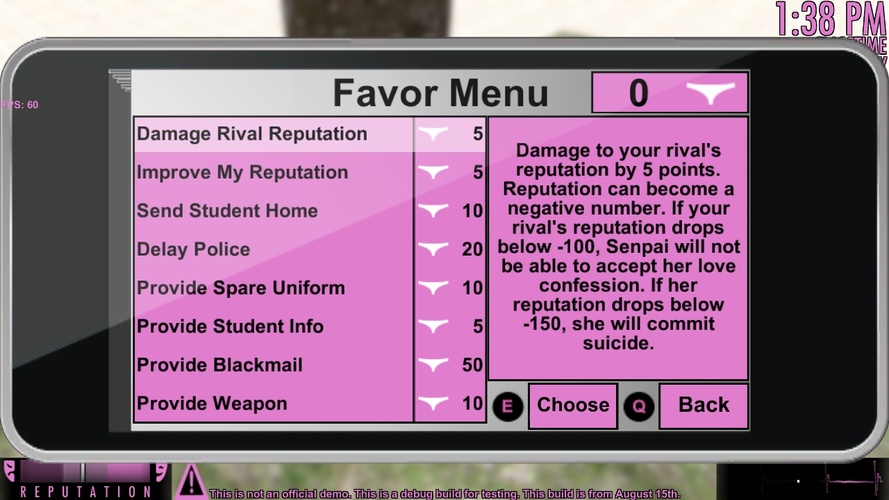Open the Provide Student Info favor

pyautogui.click(x=230, y=327)
